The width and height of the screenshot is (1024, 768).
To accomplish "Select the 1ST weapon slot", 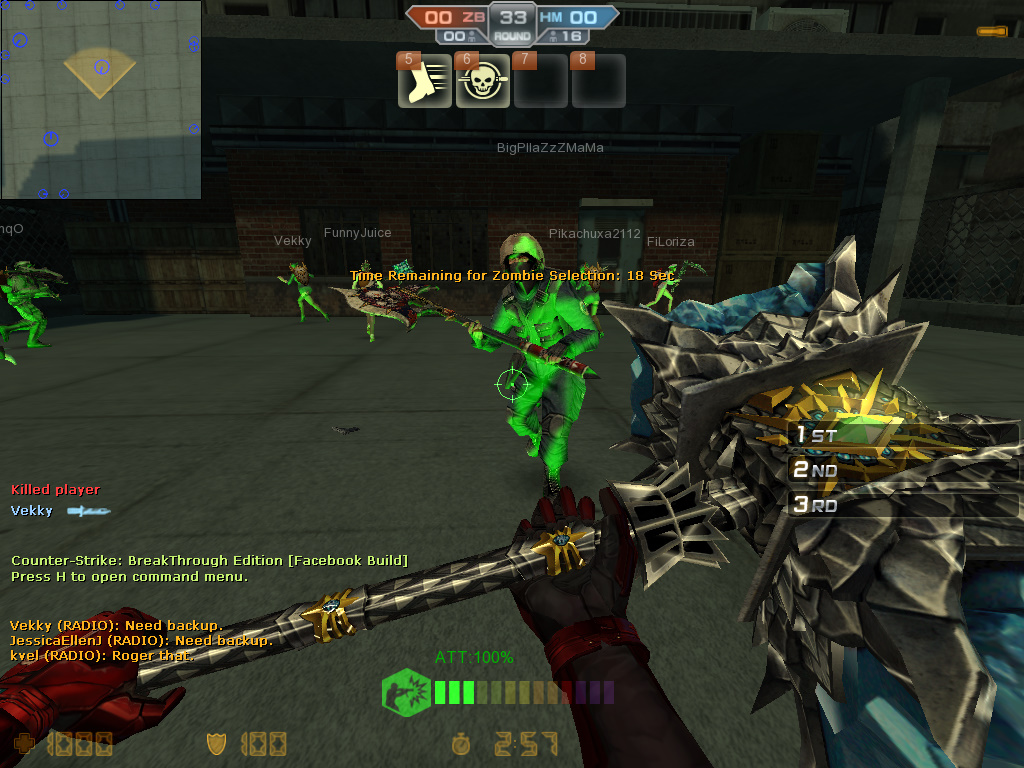I will [902, 436].
